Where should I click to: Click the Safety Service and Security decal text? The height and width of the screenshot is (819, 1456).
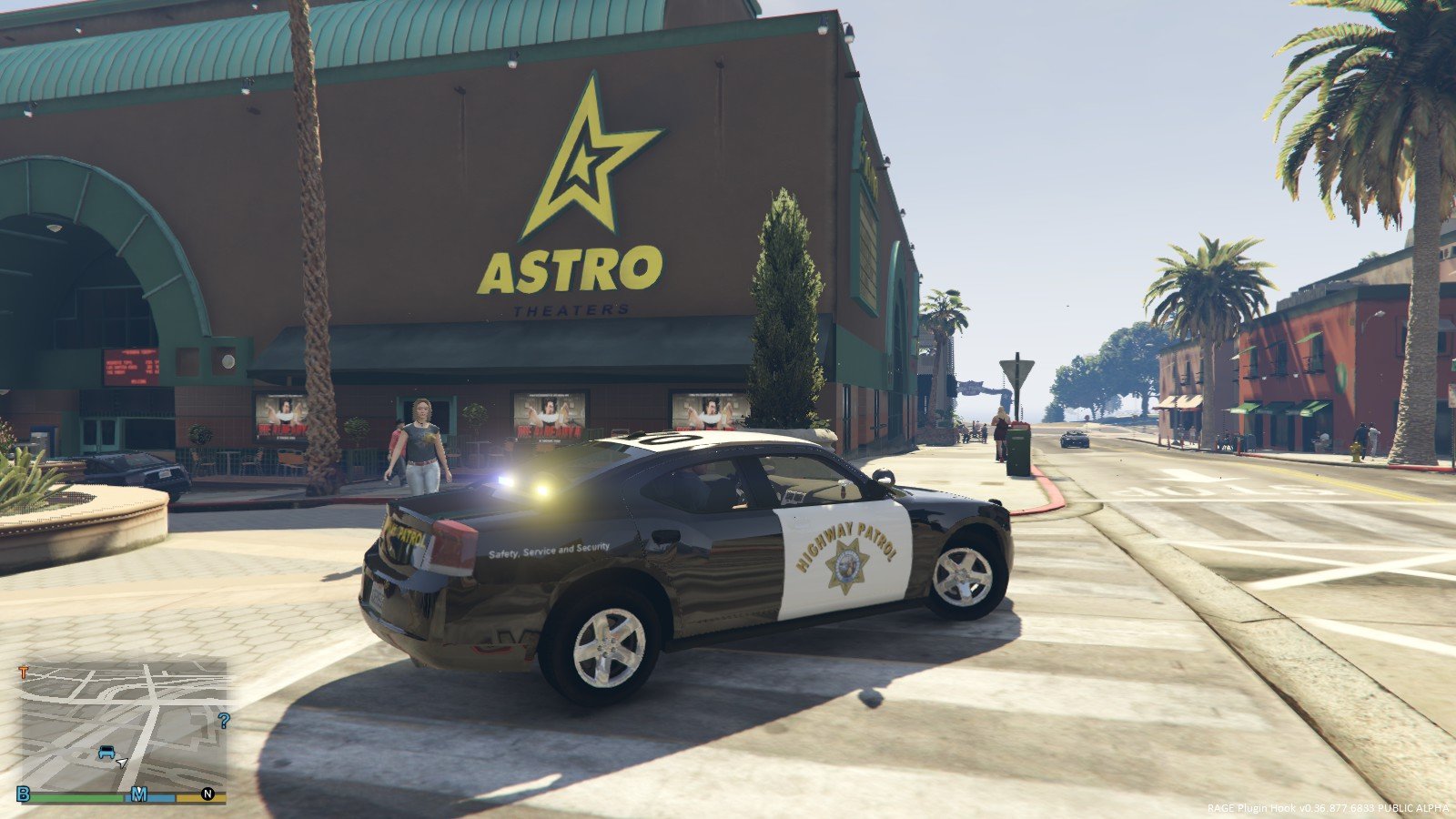(550, 551)
